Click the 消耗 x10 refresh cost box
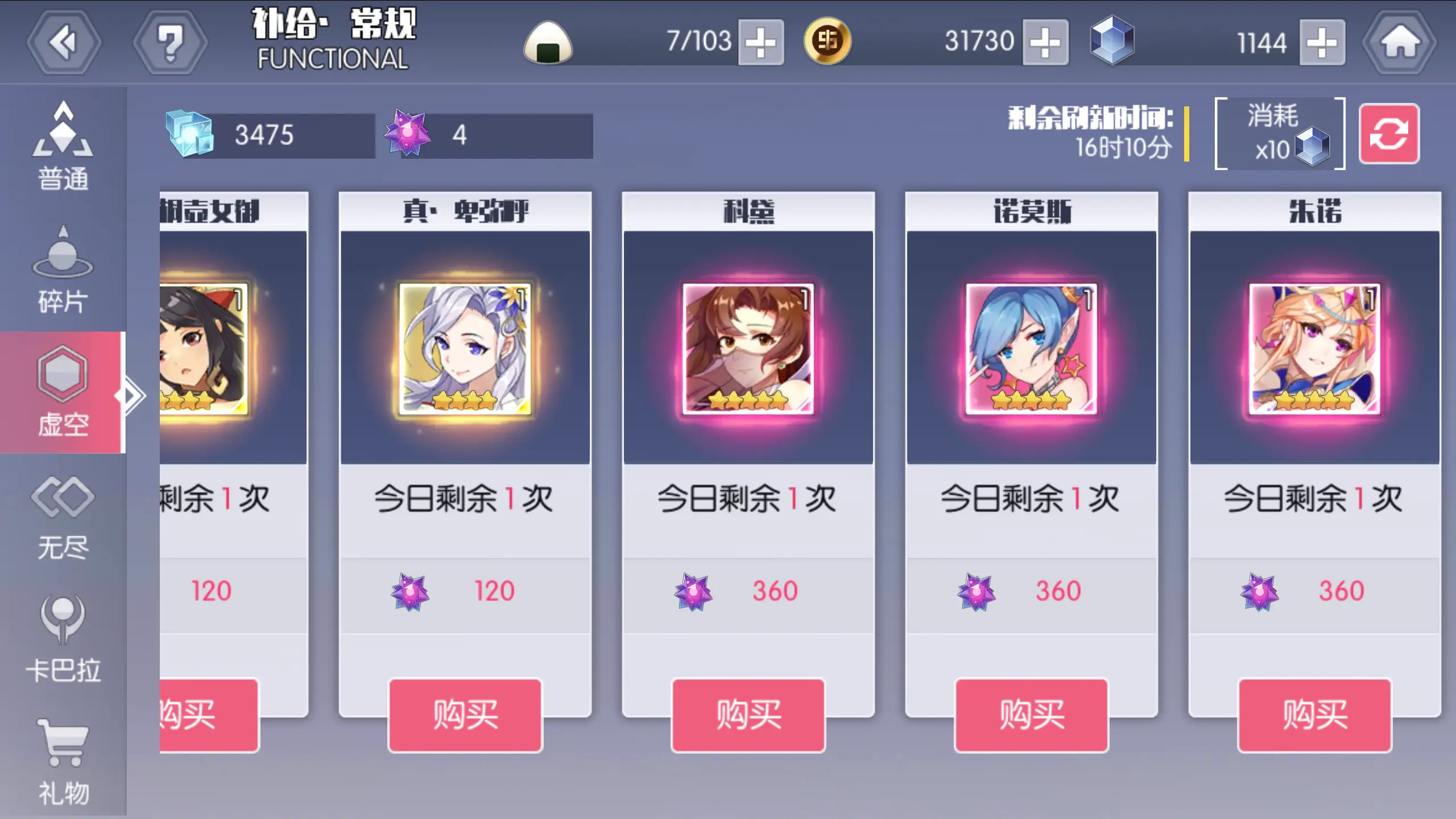 (x=1280, y=136)
